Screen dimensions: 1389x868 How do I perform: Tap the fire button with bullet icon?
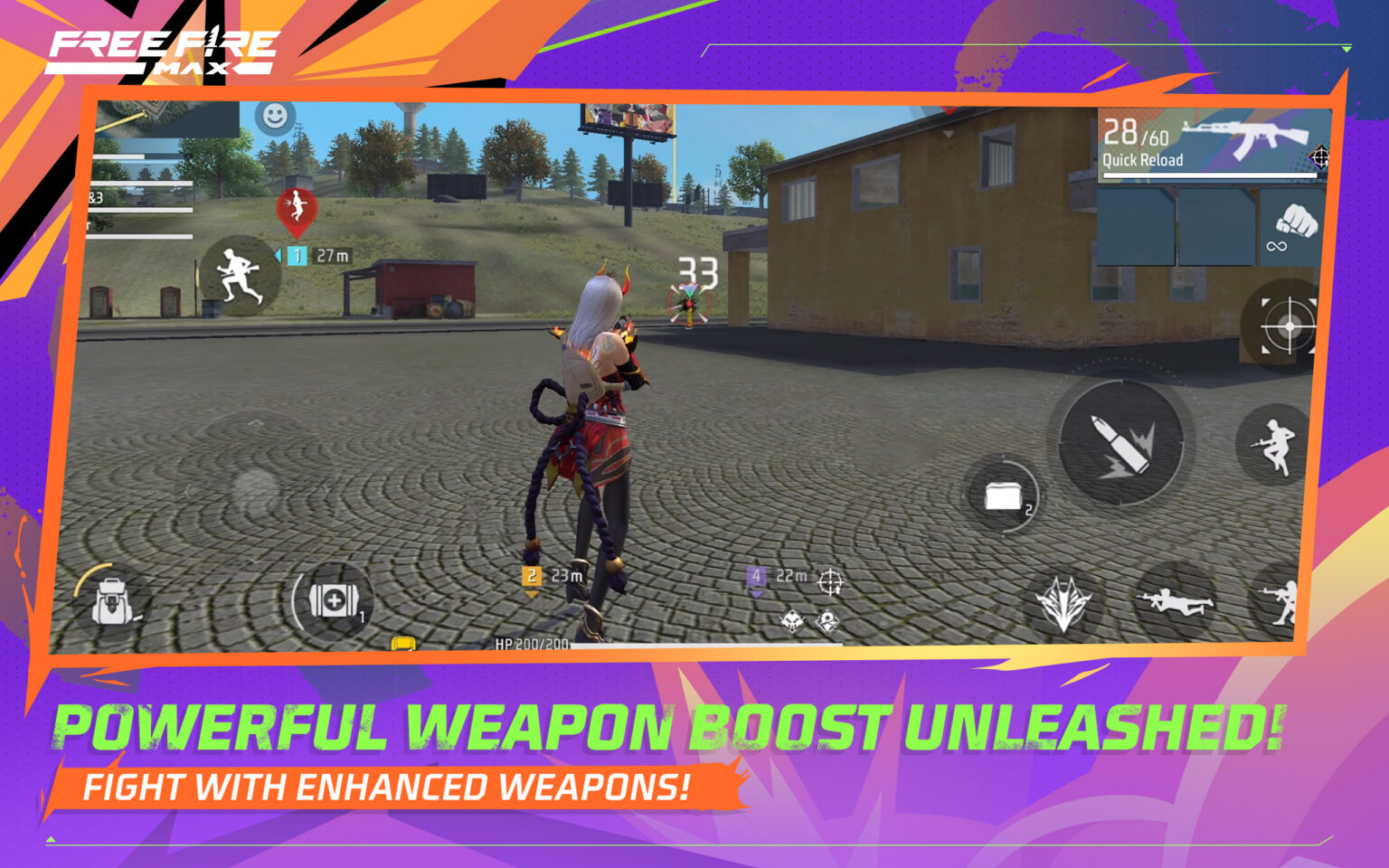[x=1121, y=441]
